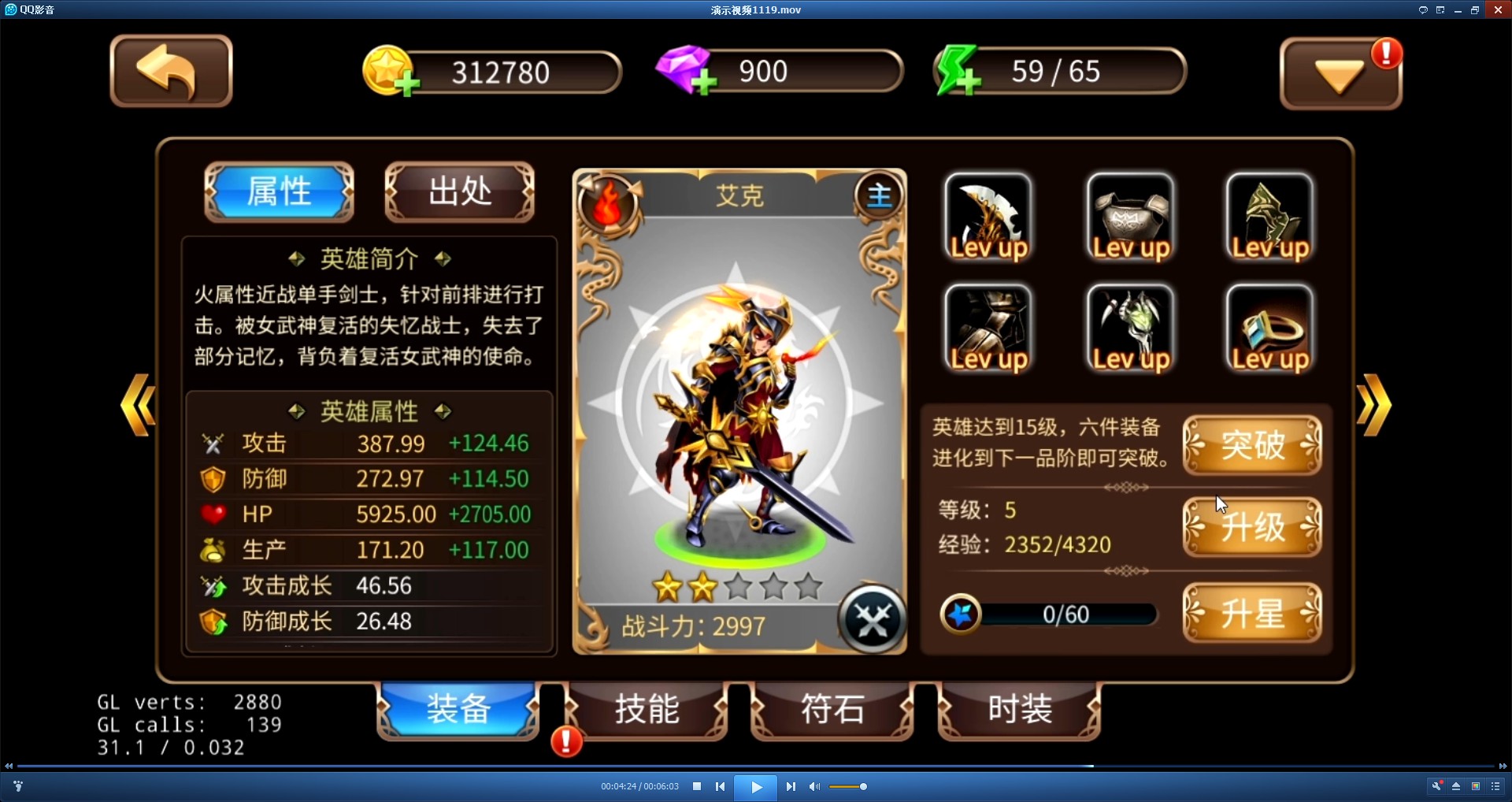Toggle the third star on hero rating
Screen dimensions: 1512x802
coord(738,587)
